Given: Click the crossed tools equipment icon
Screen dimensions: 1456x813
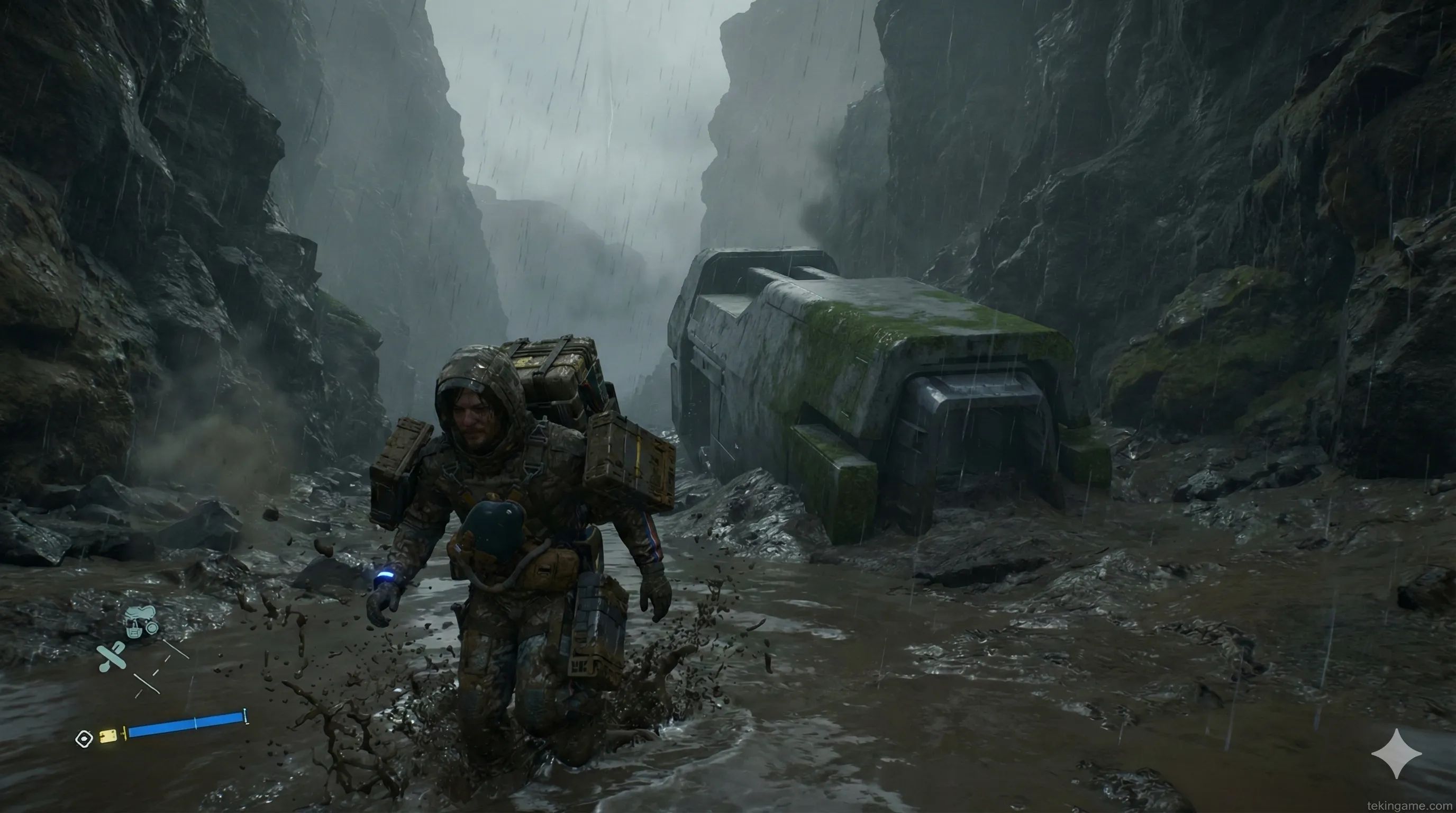Looking at the screenshot, I should [111, 656].
